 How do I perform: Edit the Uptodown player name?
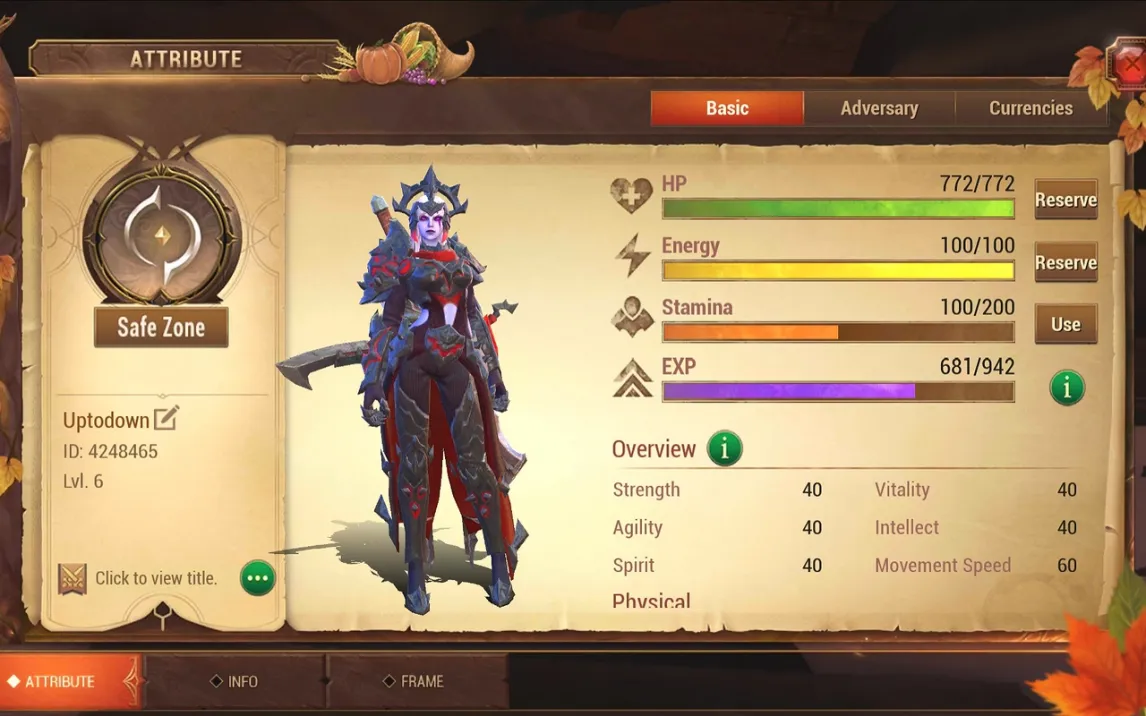coord(166,419)
